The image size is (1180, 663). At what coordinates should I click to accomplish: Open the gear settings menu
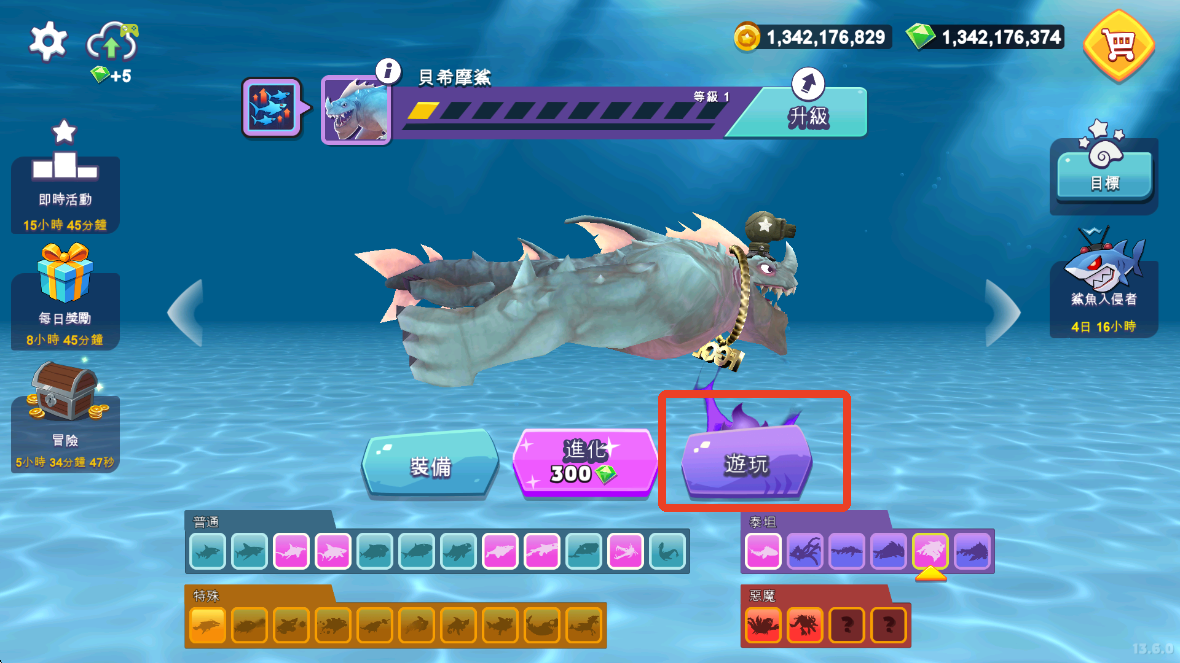[47, 41]
